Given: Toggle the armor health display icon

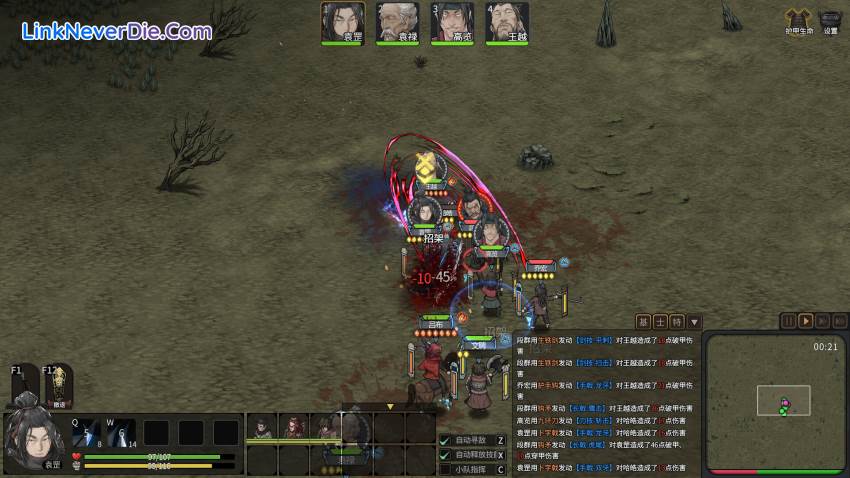Looking at the screenshot, I should [x=796, y=19].
